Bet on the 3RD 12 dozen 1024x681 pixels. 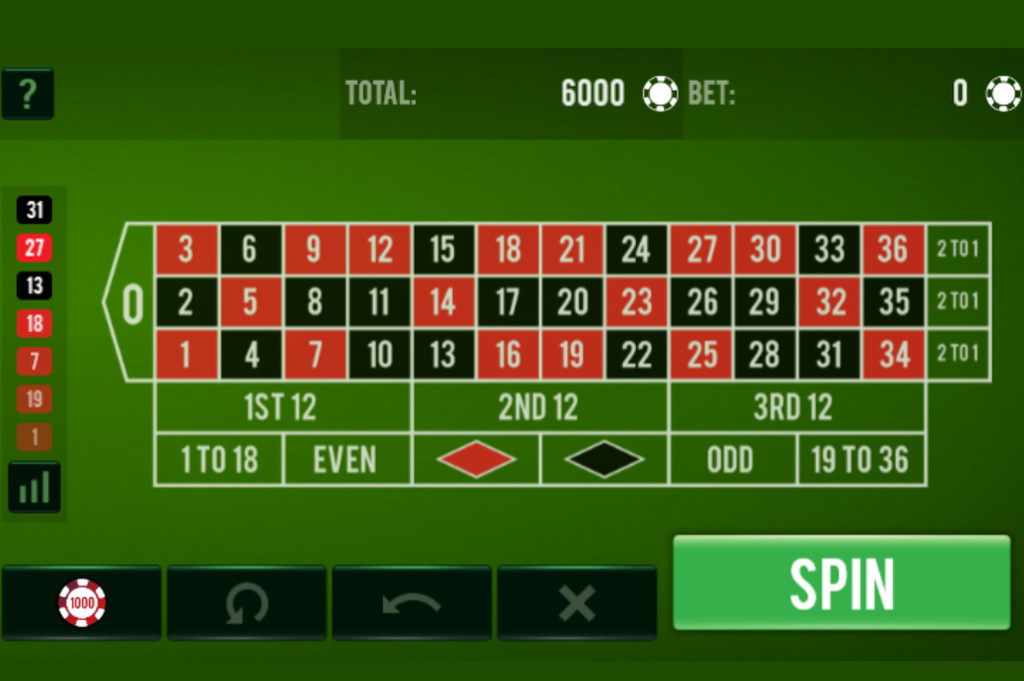click(795, 407)
